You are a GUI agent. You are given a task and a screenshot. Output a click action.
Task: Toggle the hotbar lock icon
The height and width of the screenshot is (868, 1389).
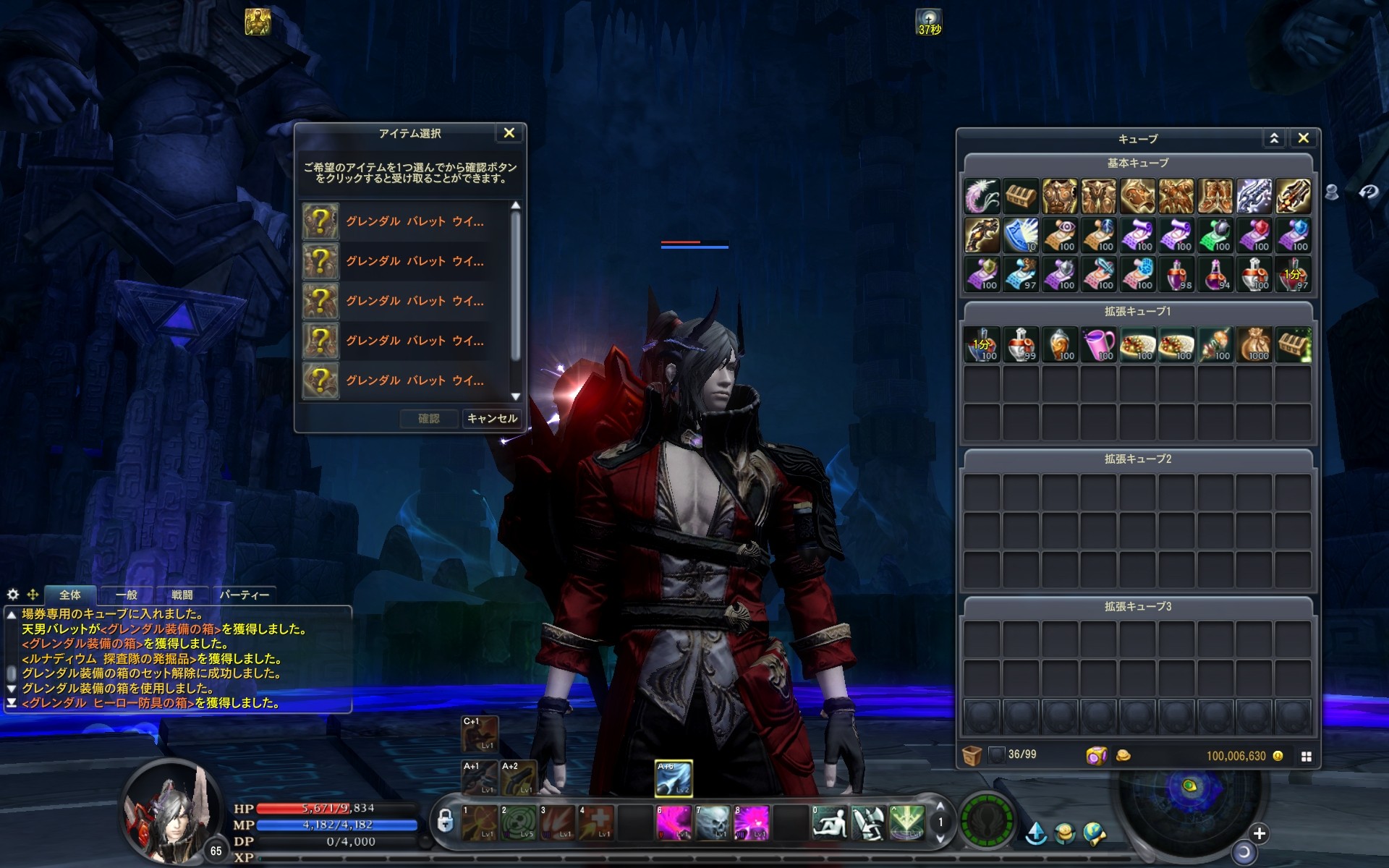point(445,821)
